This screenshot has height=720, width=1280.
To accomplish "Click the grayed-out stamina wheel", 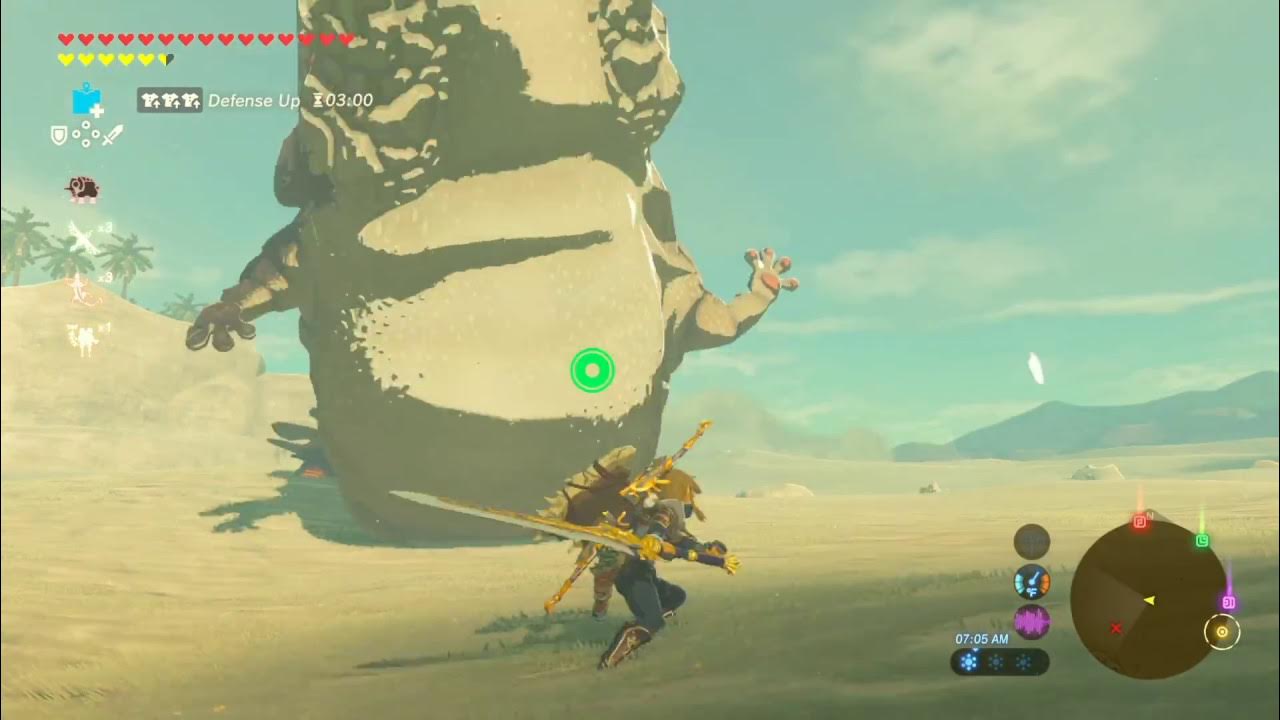I will [1031, 542].
